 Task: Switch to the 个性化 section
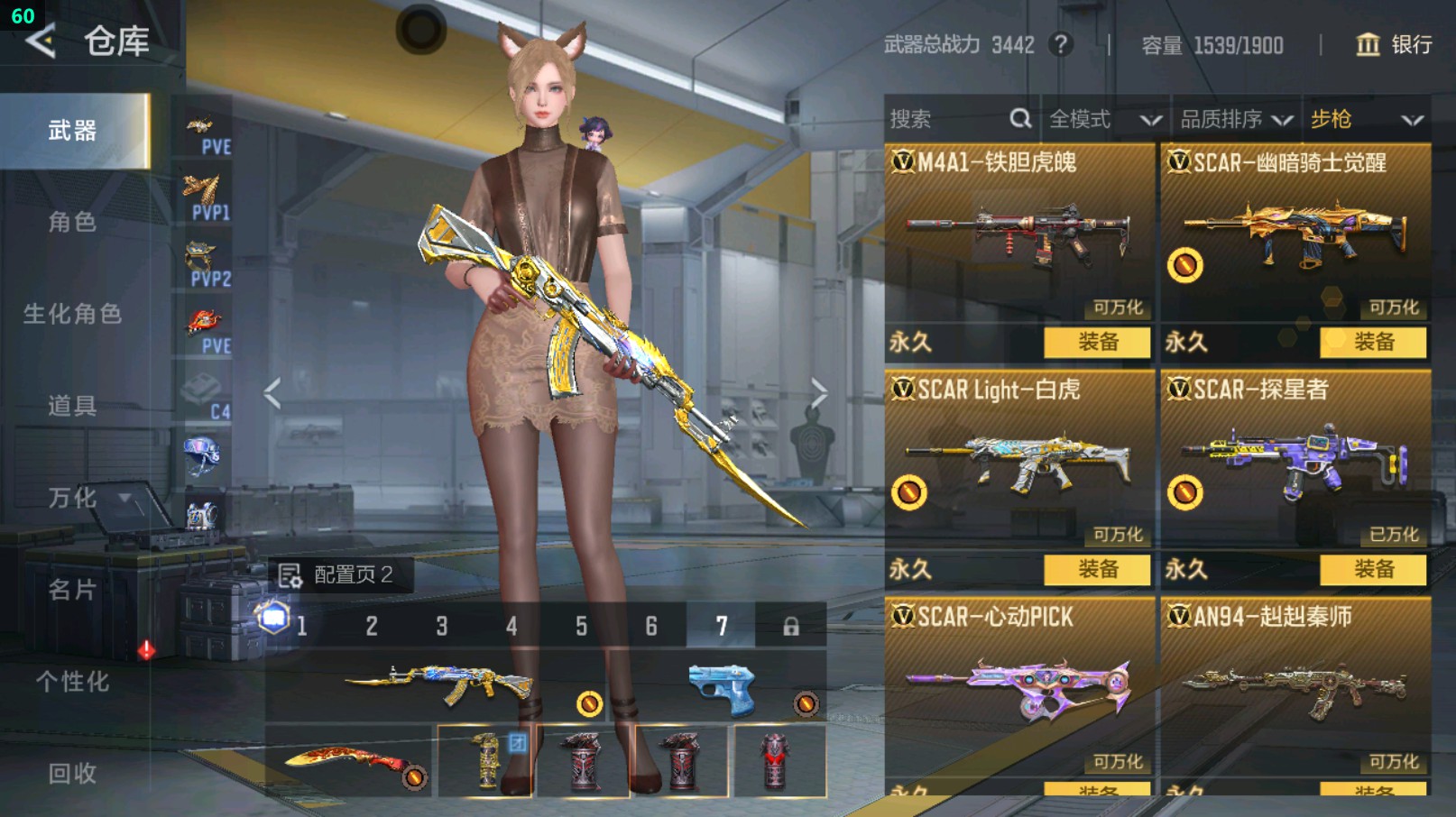point(72,682)
